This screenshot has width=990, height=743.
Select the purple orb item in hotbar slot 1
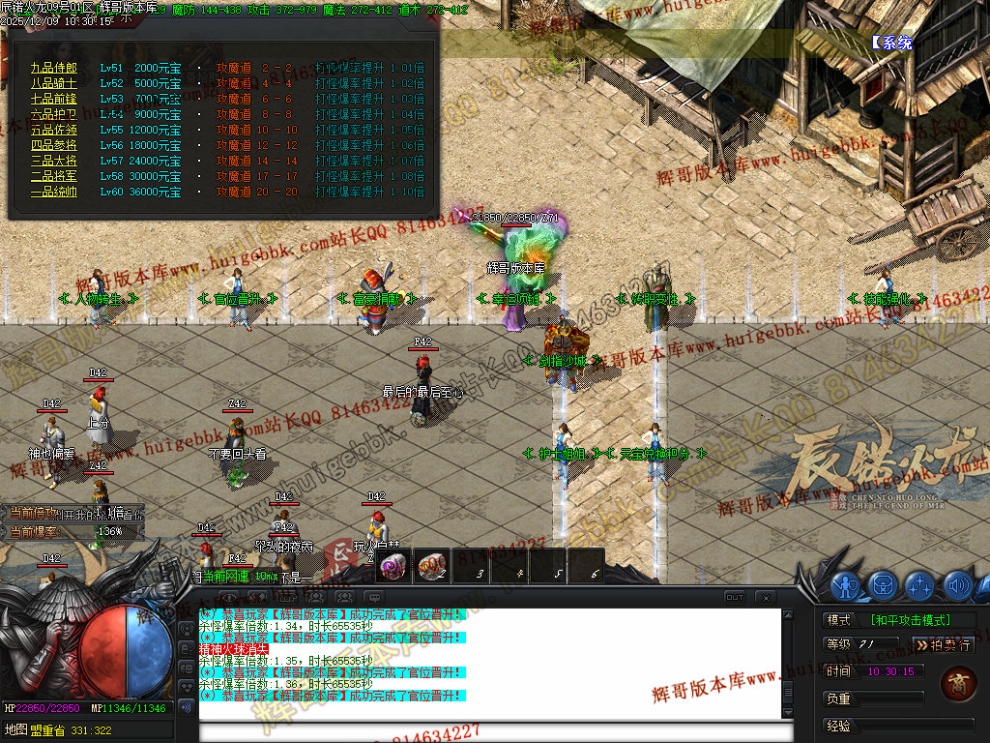pos(393,567)
